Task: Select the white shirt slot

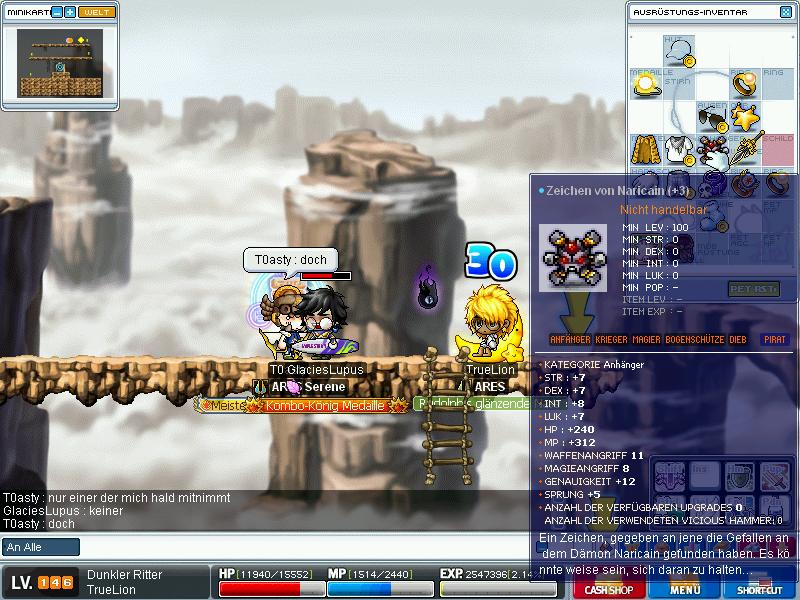Action: [679, 151]
